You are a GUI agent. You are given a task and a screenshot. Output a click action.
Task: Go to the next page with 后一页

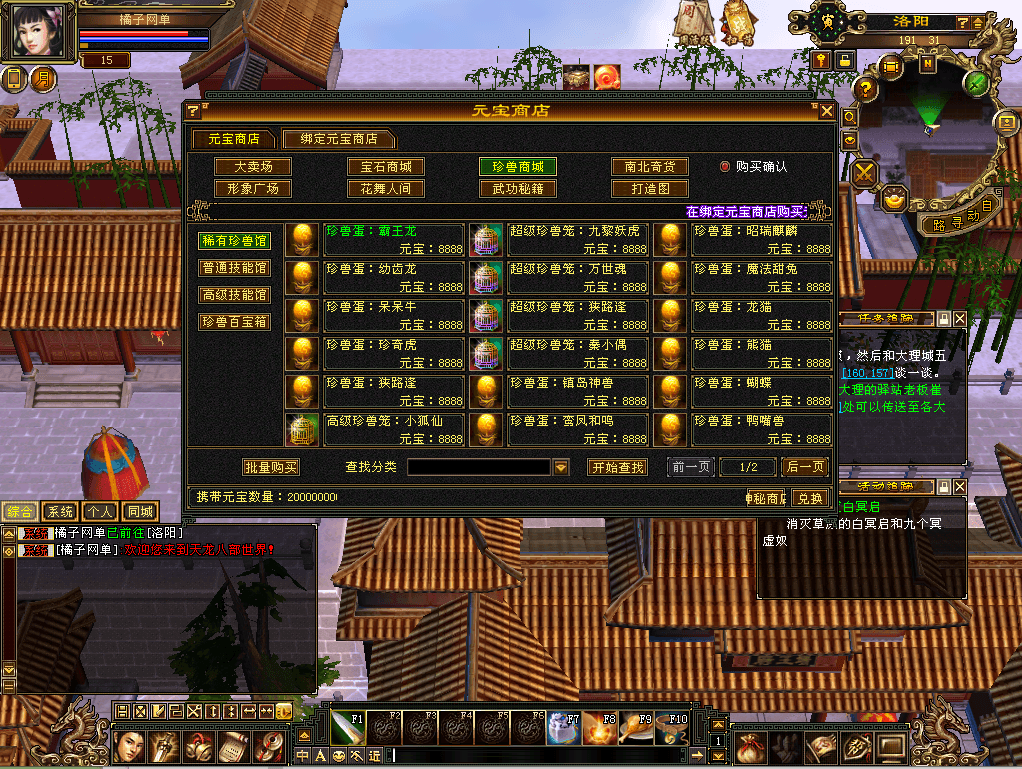[805, 467]
